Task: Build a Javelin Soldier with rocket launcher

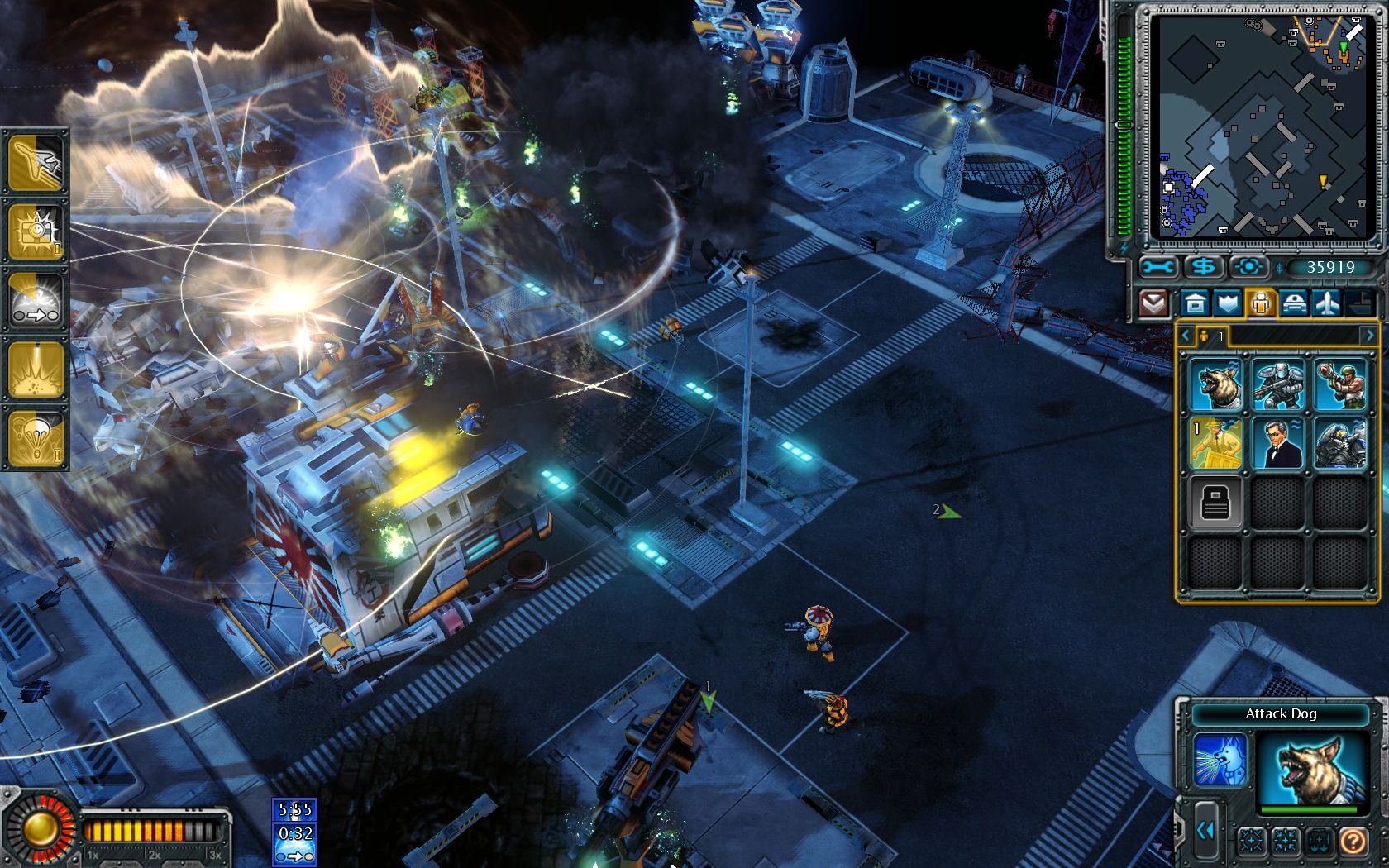Action: pyautogui.click(x=1339, y=384)
